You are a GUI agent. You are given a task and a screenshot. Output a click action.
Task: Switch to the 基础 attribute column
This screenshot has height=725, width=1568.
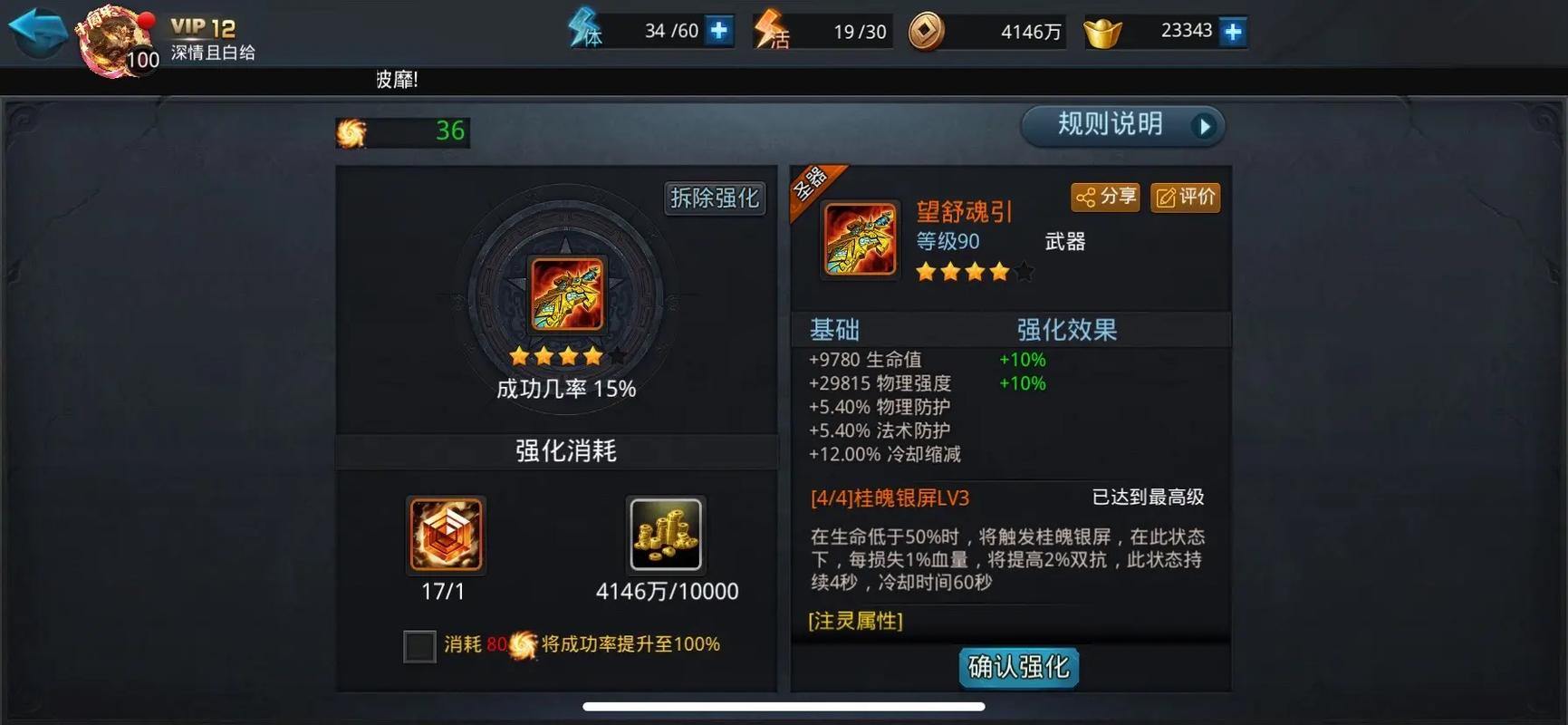click(834, 330)
